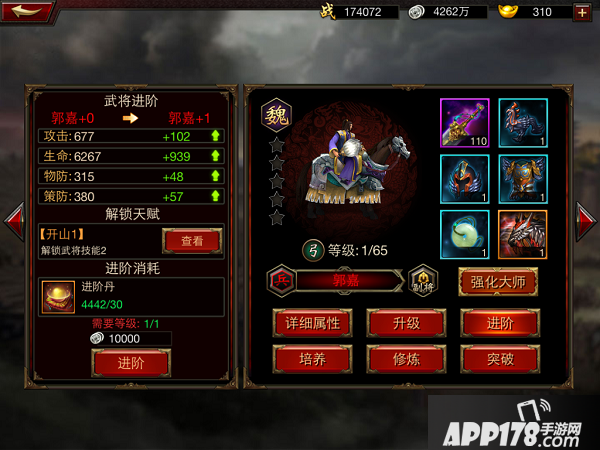Image resolution: width=600 pixels, height=450 pixels.
Task: Choose the 进阶 button beside 升级
Action: [x=498, y=322]
